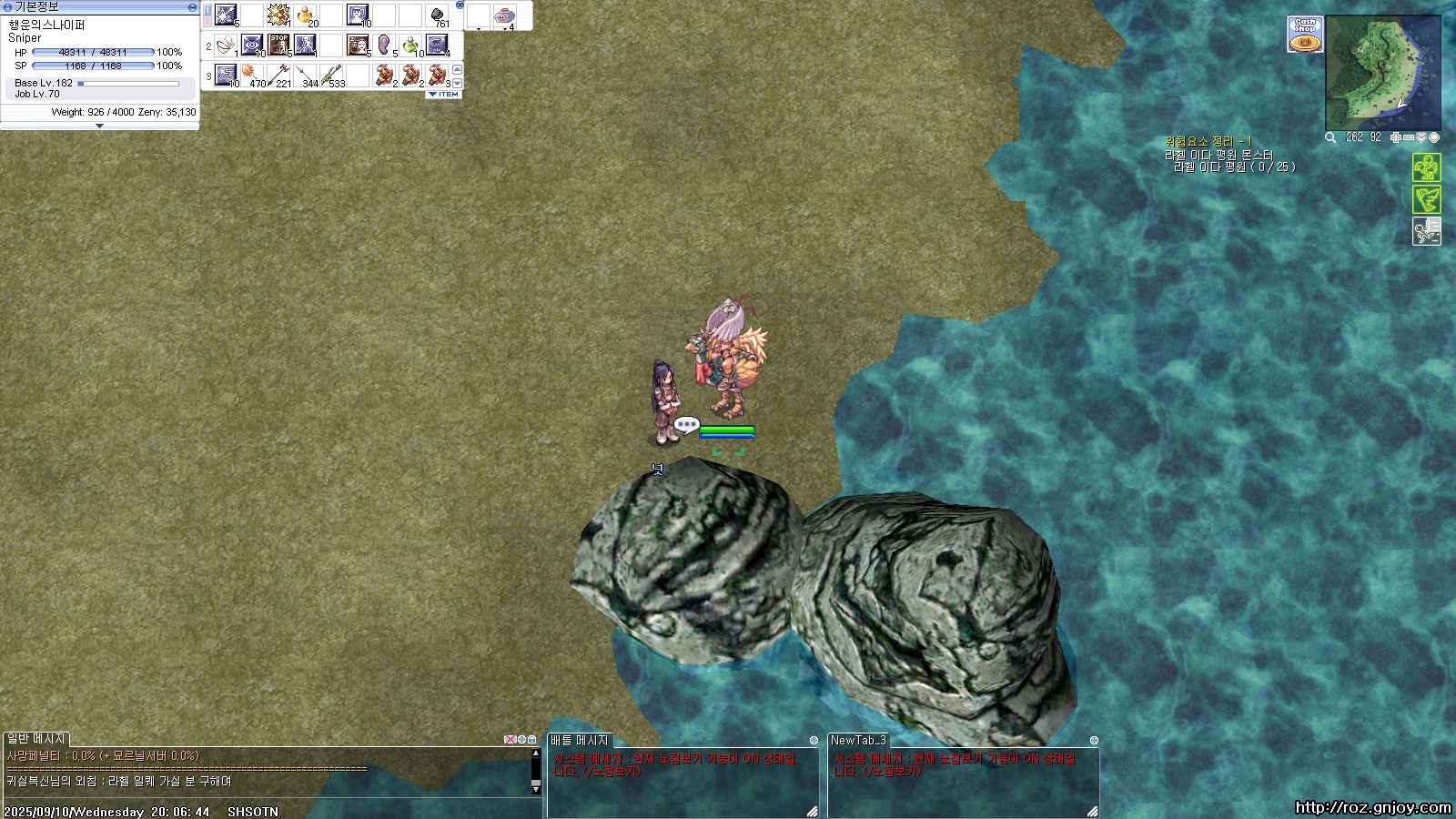Select the dark stone item with count 761
The height and width of the screenshot is (819, 1456).
tap(438, 15)
